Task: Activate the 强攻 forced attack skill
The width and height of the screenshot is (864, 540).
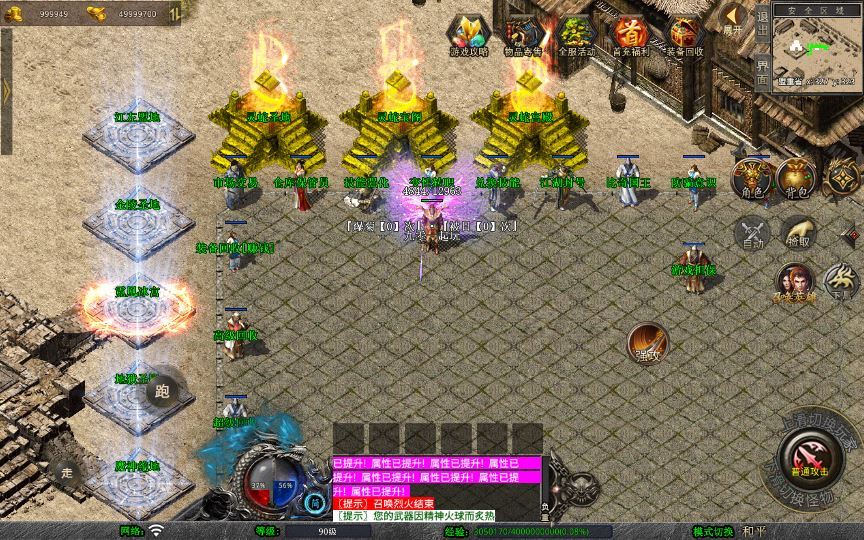Action: tap(648, 342)
